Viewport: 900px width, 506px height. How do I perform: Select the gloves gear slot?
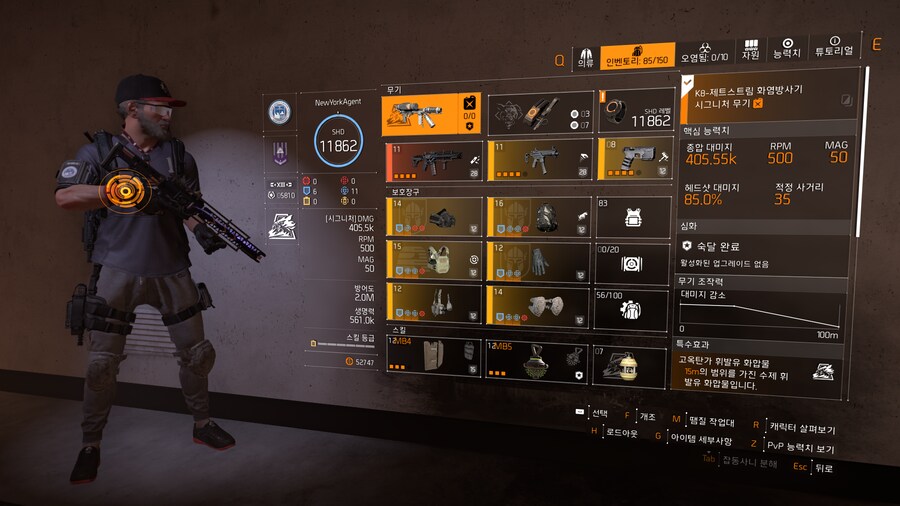click(x=538, y=261)
